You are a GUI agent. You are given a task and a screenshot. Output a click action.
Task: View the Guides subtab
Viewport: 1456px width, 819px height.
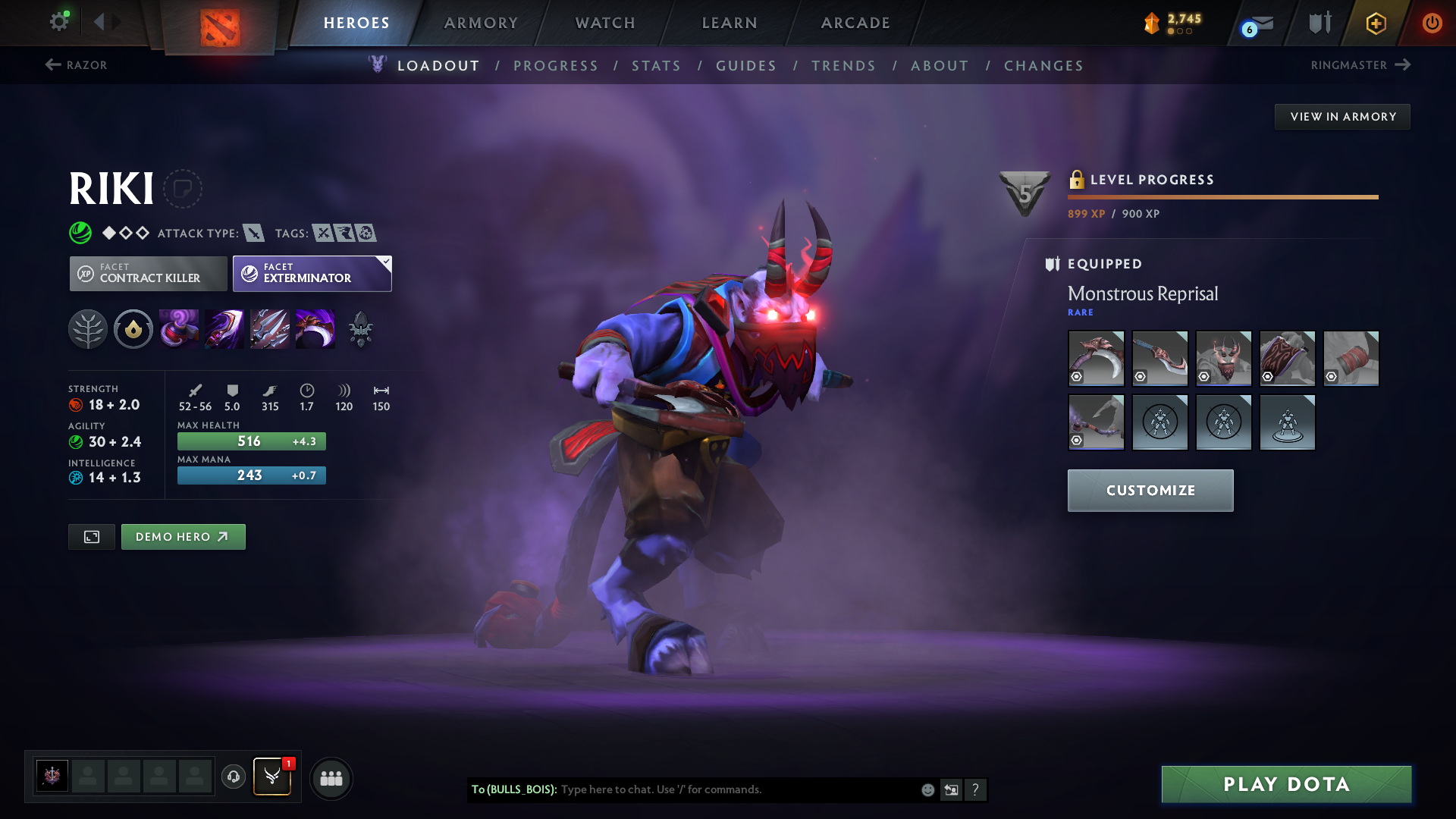click(x=746, y=66)
